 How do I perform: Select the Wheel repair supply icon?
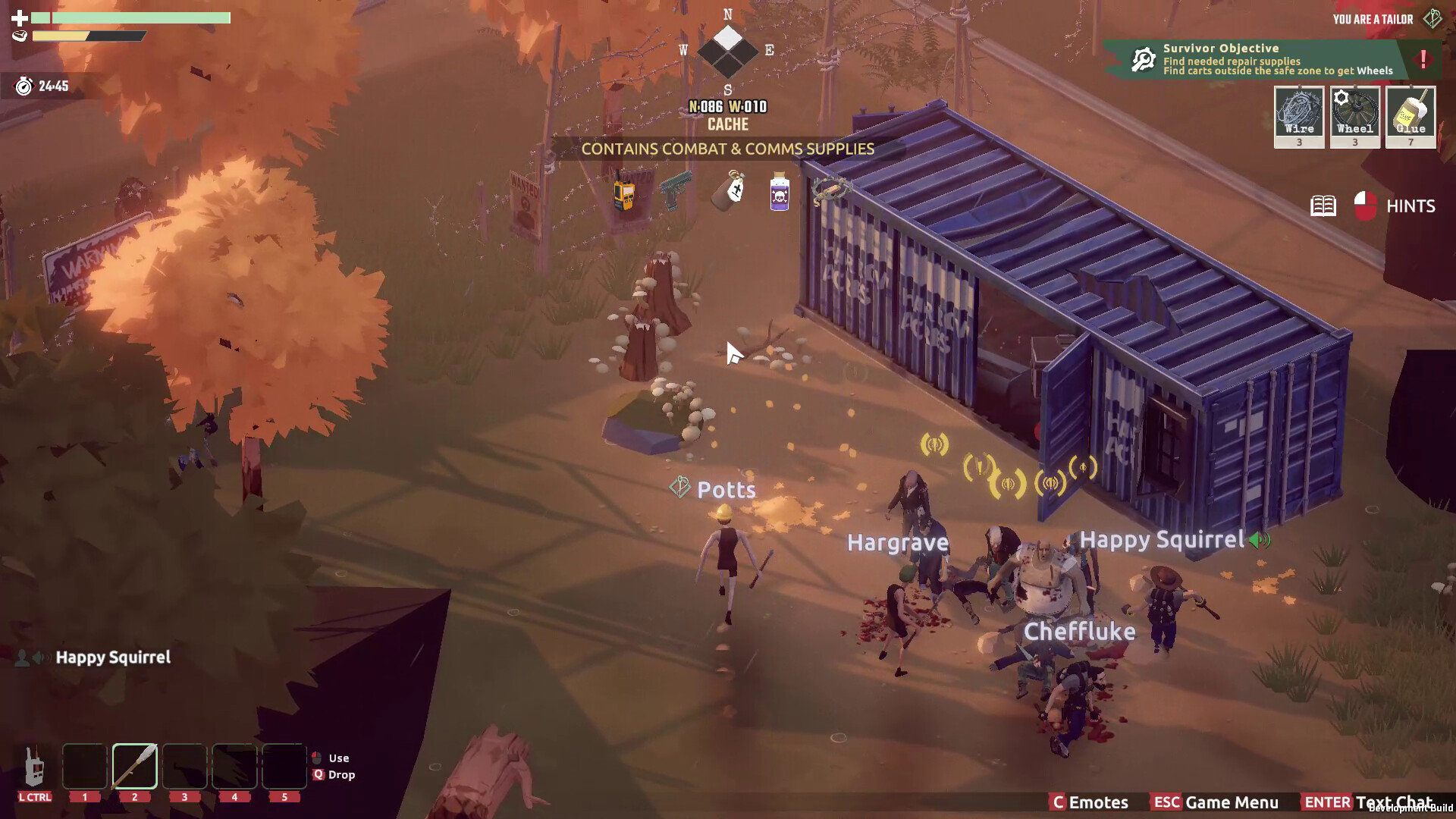pos(1355,116)
